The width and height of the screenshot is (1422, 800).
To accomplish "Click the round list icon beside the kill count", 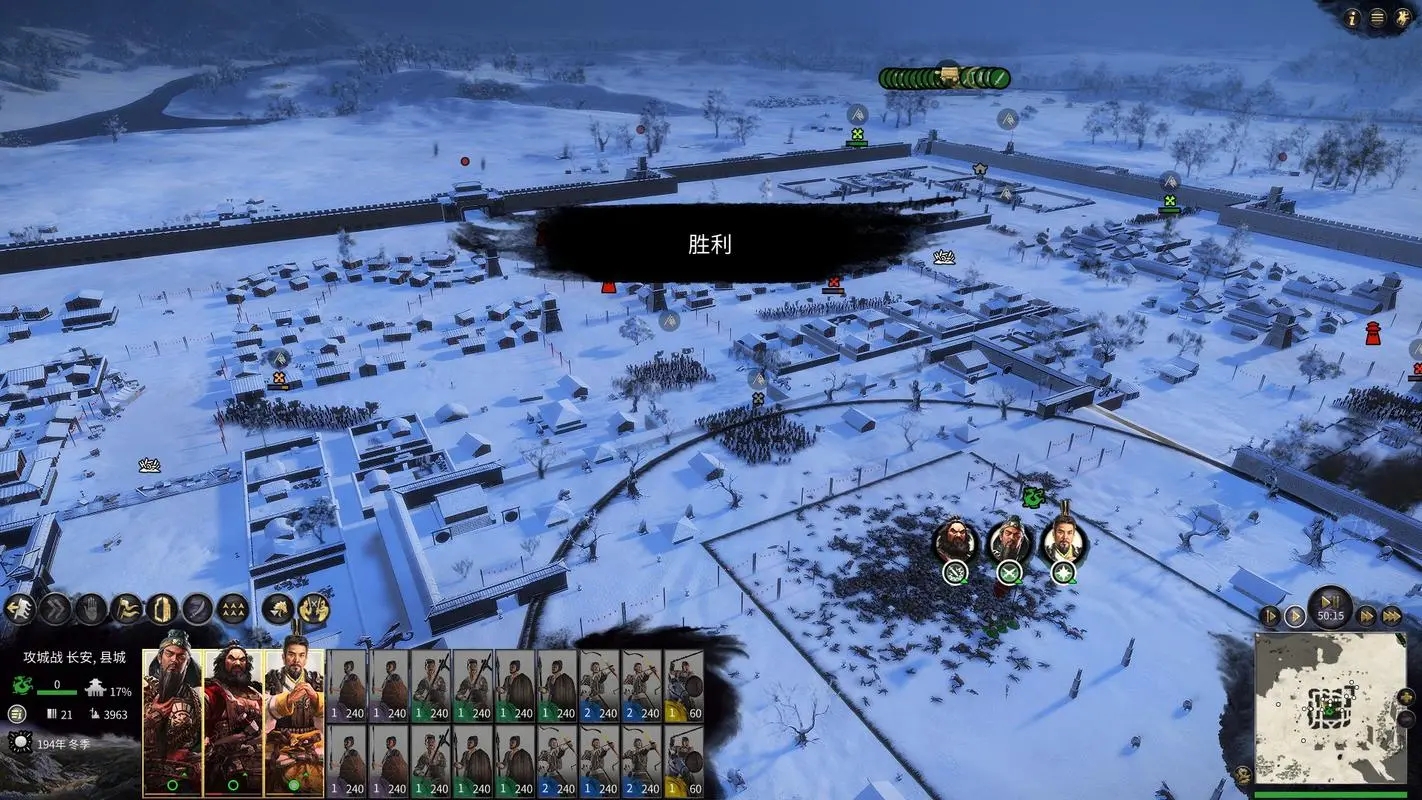I will [16, 714].
